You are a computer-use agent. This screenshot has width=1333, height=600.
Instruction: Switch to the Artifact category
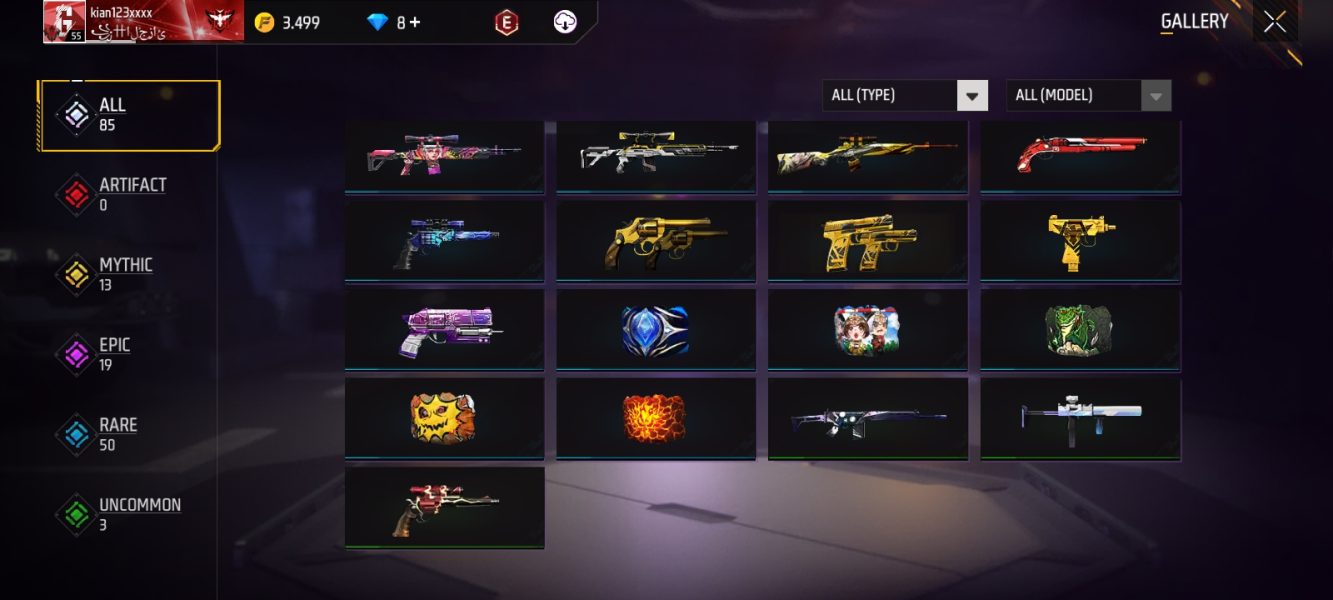click(x=130, y=195)
